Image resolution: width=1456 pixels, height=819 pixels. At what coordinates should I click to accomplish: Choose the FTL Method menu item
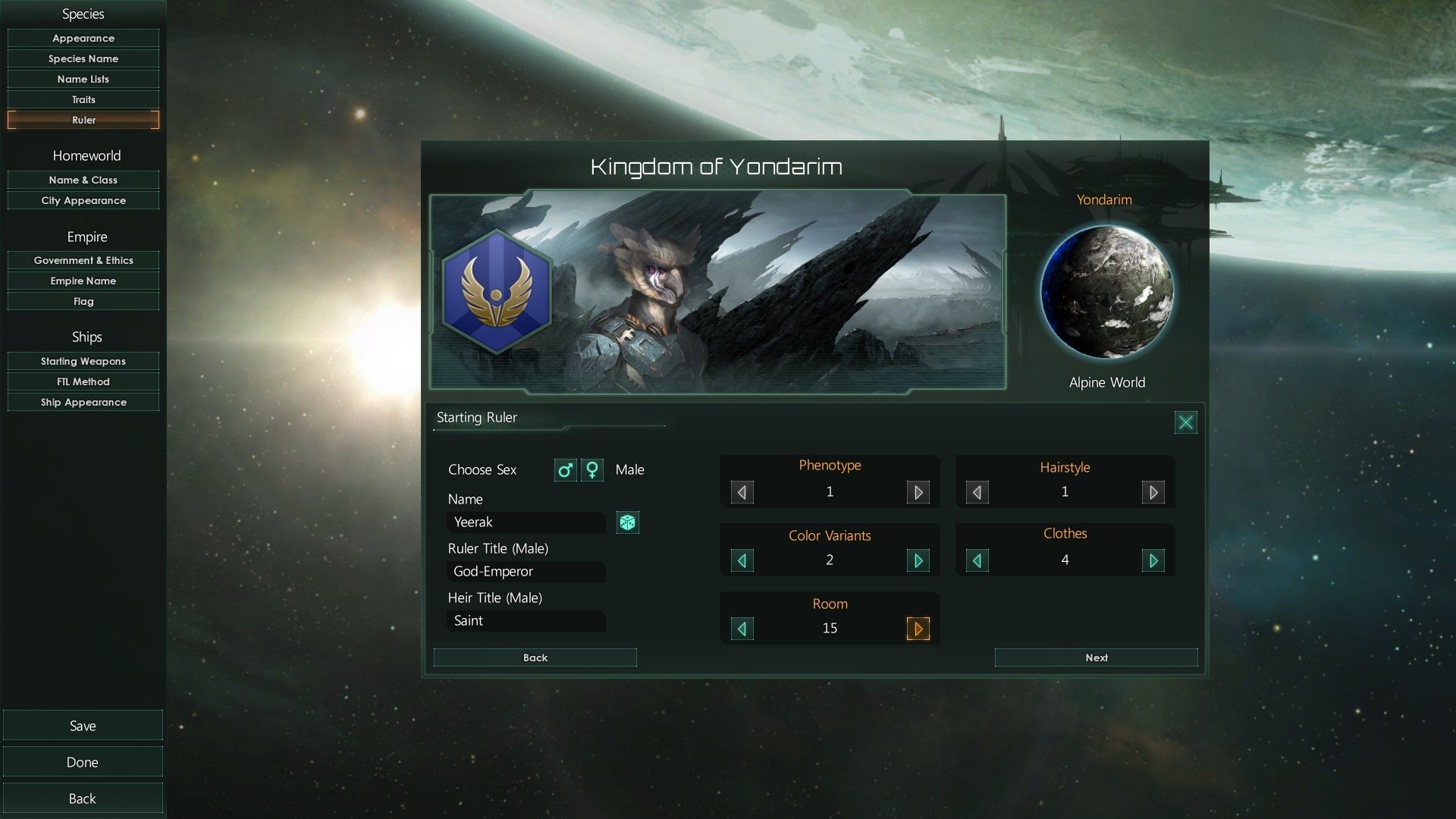tap(83, 381)
